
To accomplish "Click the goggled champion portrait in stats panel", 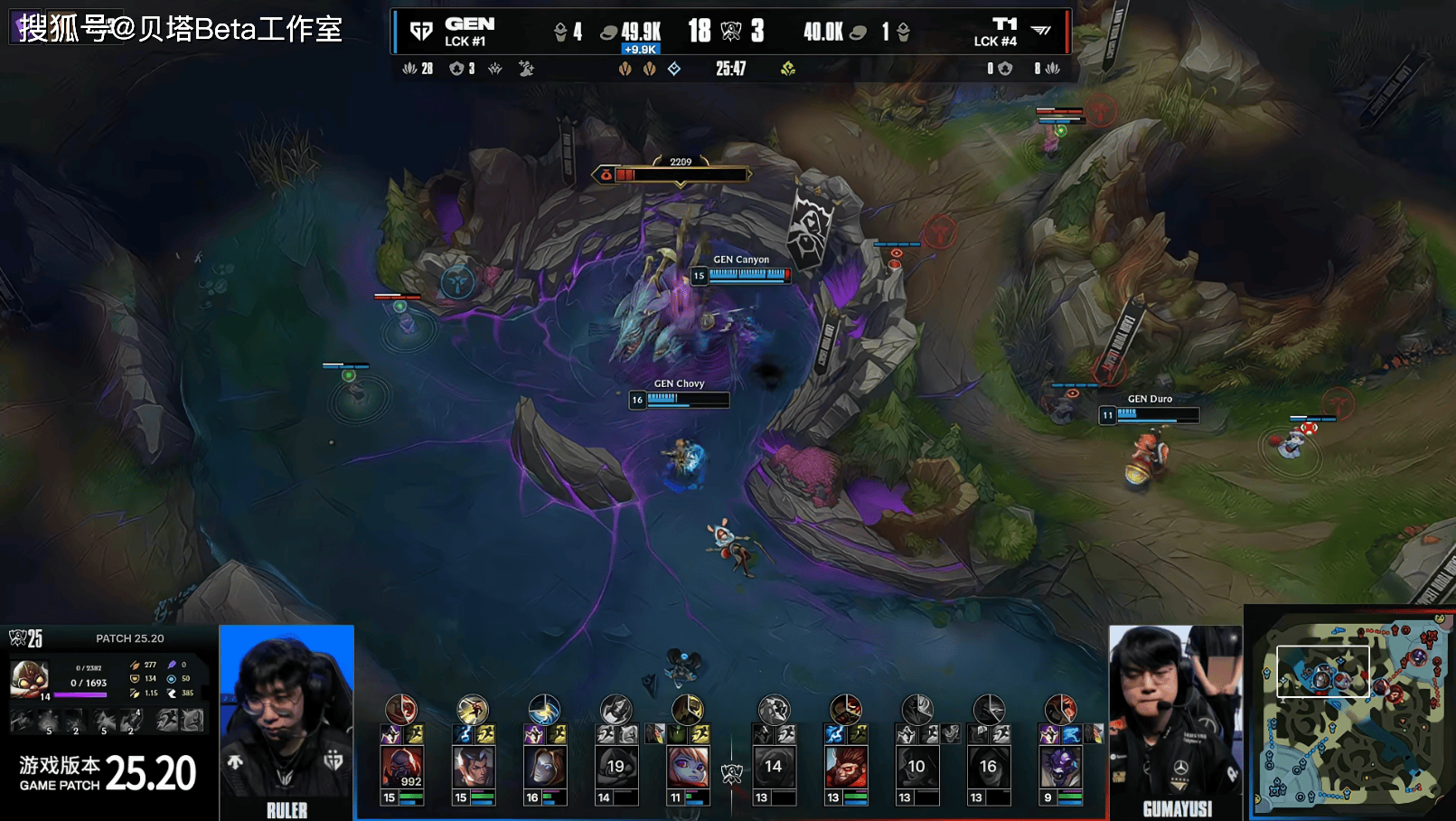I will coord(29,679).
